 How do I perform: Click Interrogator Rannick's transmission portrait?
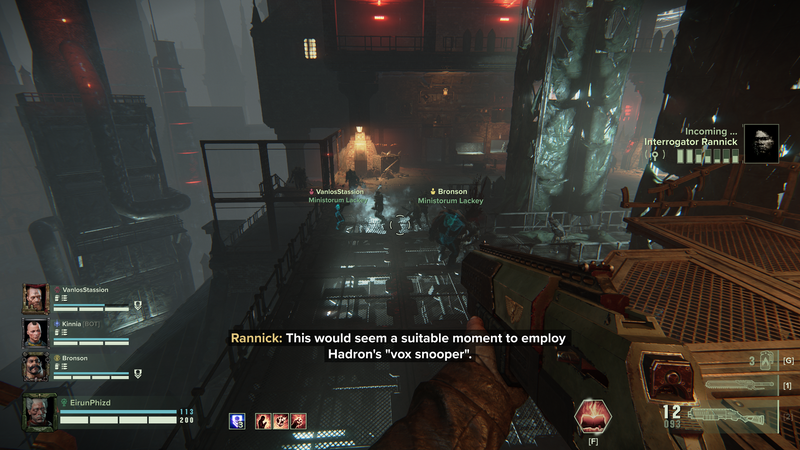[761, 142]
